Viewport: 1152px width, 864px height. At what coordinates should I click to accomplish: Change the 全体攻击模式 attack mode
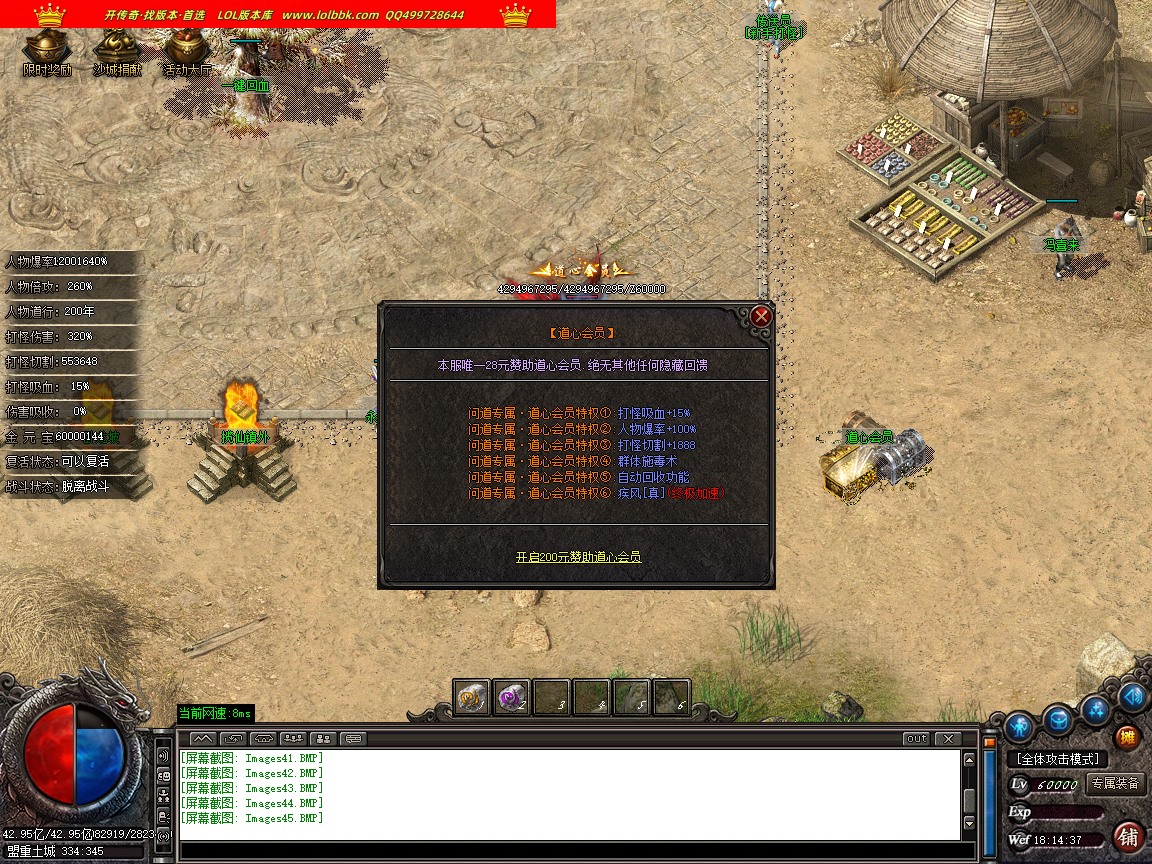[x=1058, y=759]
